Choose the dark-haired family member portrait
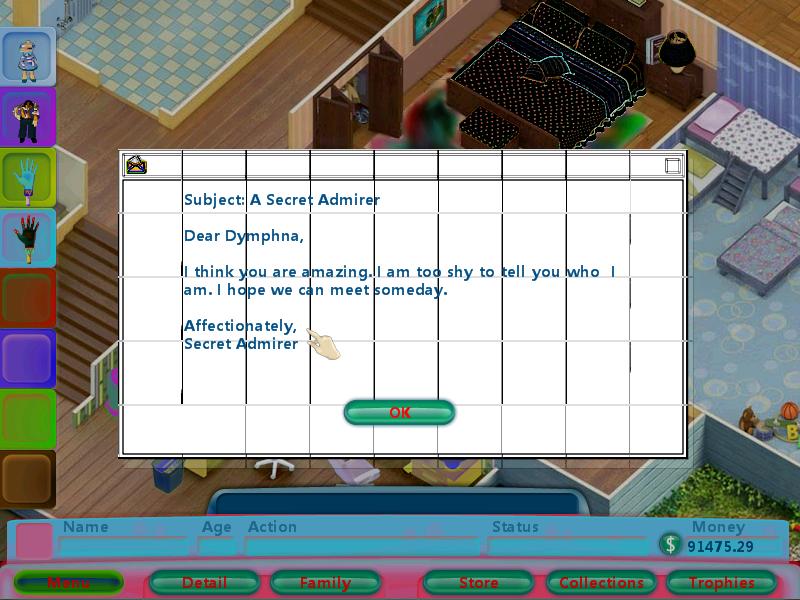Viewport: 800px width, 600px height. (26, 118)
